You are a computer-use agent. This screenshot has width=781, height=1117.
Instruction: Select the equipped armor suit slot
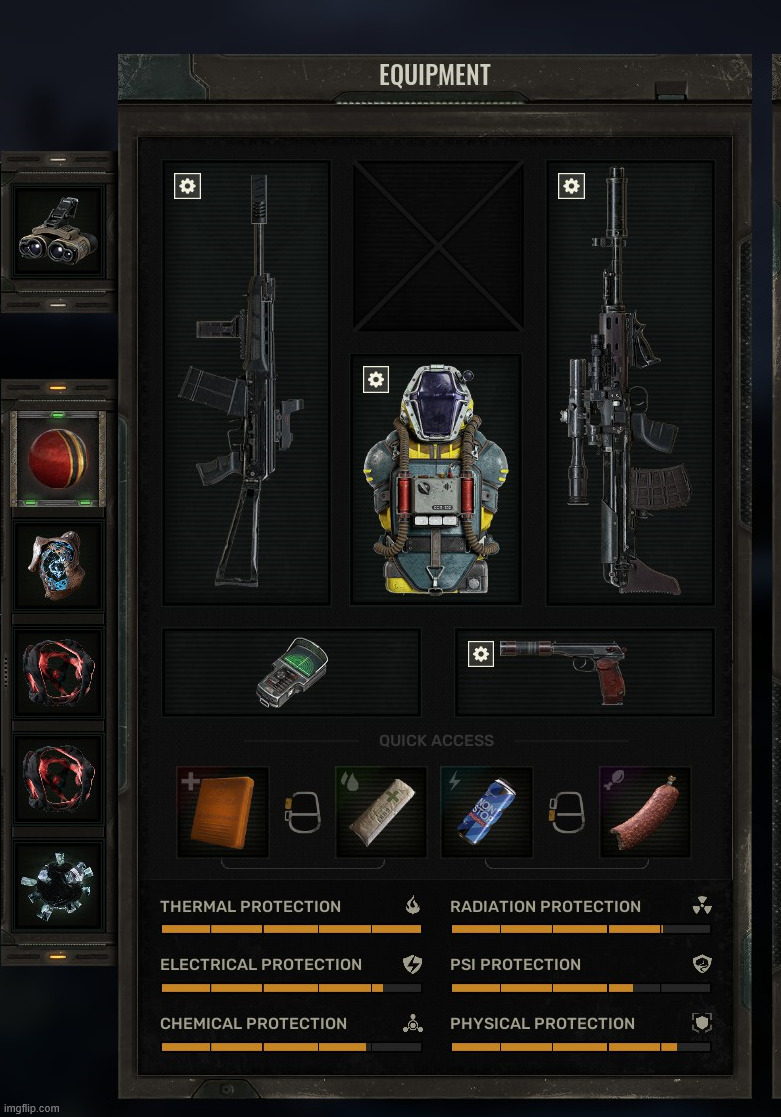[x=436, y=480]
